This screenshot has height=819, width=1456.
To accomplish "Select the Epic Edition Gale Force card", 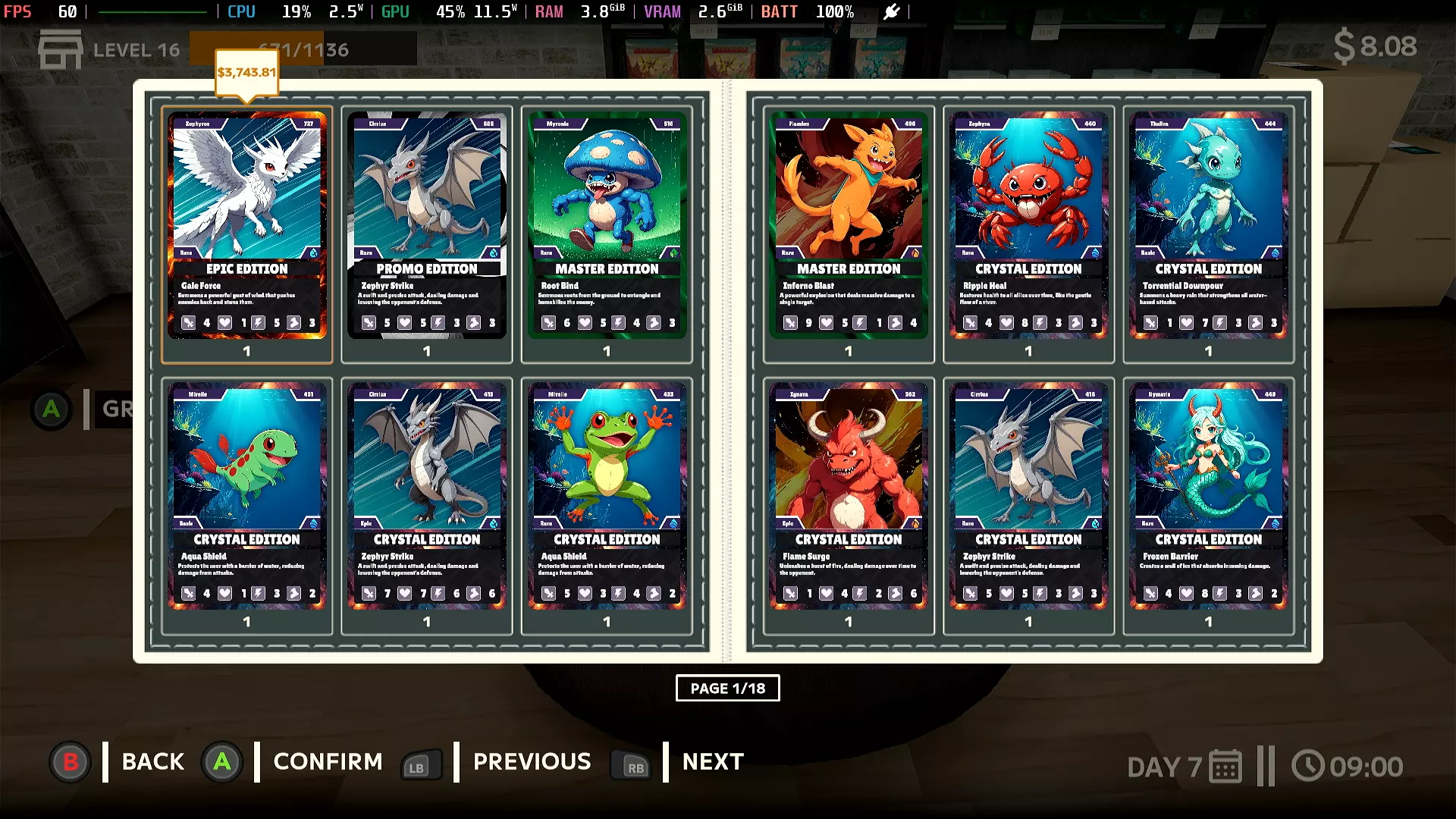I will [246, 225].
